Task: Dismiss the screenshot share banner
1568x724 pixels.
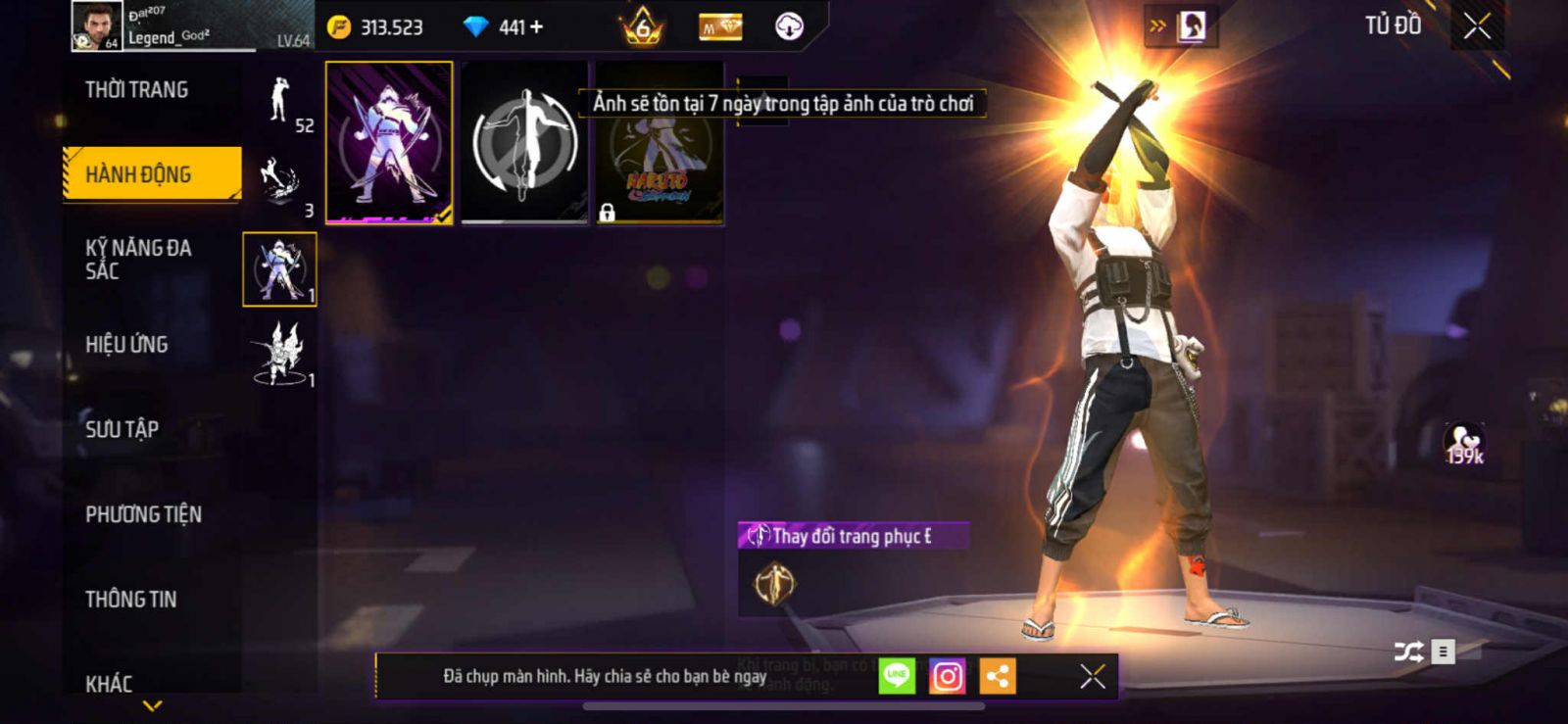Action: [1092, 676]
